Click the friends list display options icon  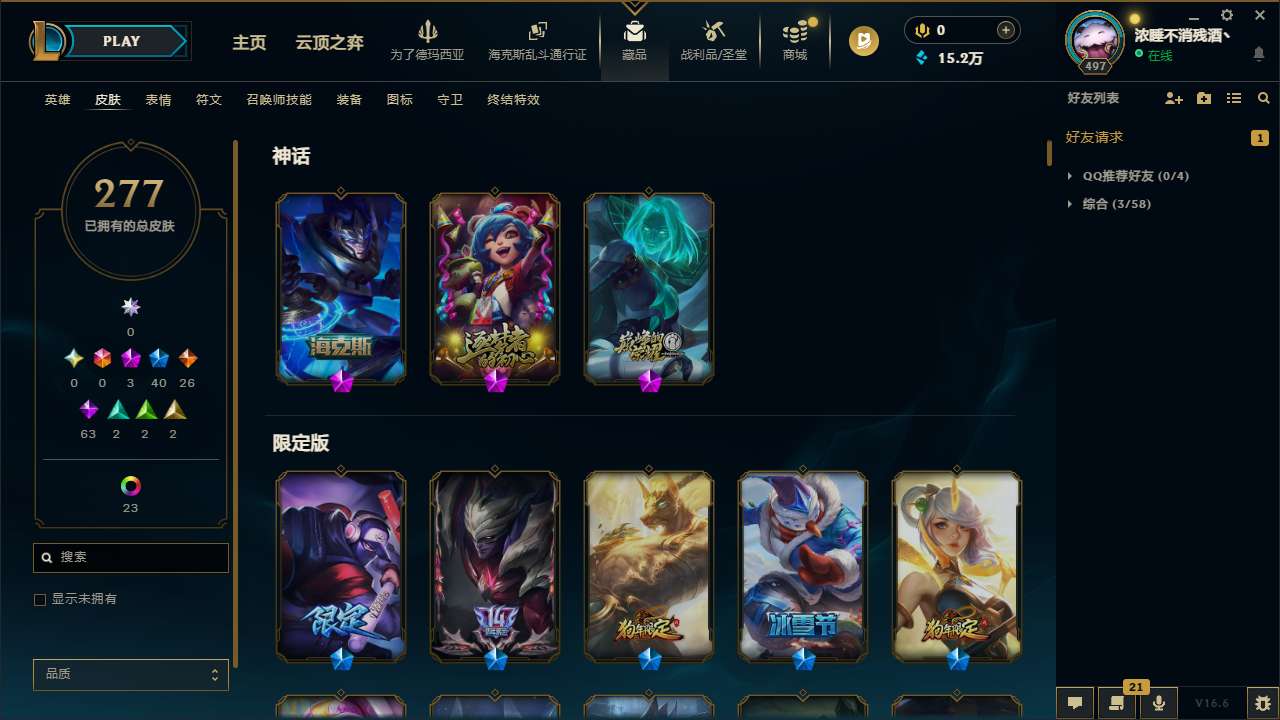click(x=1234, y=99)
